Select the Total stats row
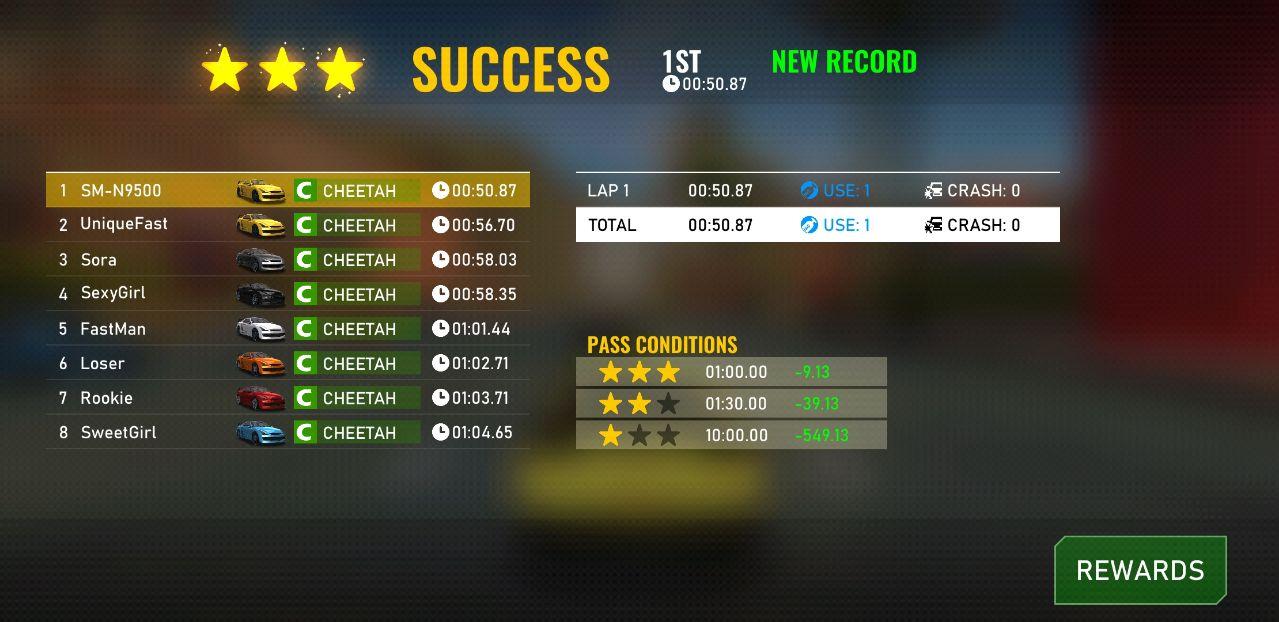 point(817,225)
